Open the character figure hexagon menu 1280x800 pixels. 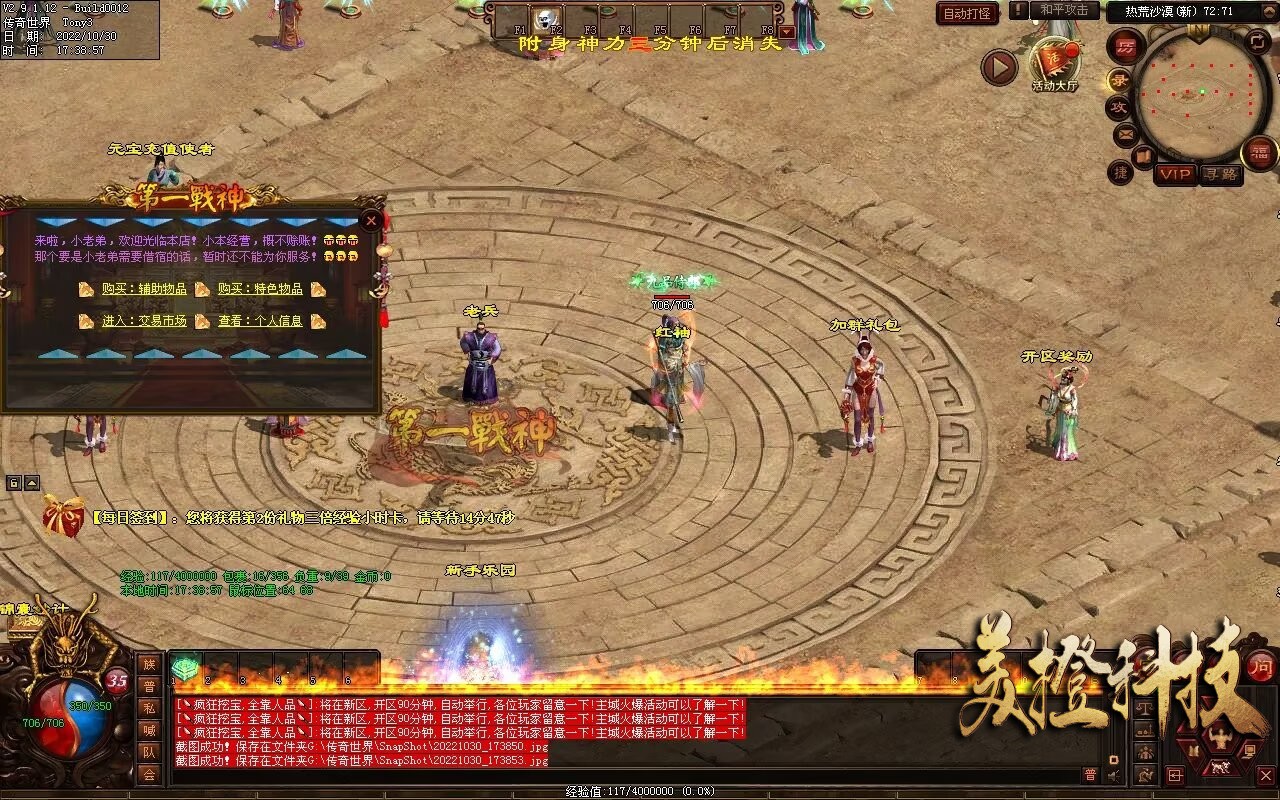(x=1219, y=739)
